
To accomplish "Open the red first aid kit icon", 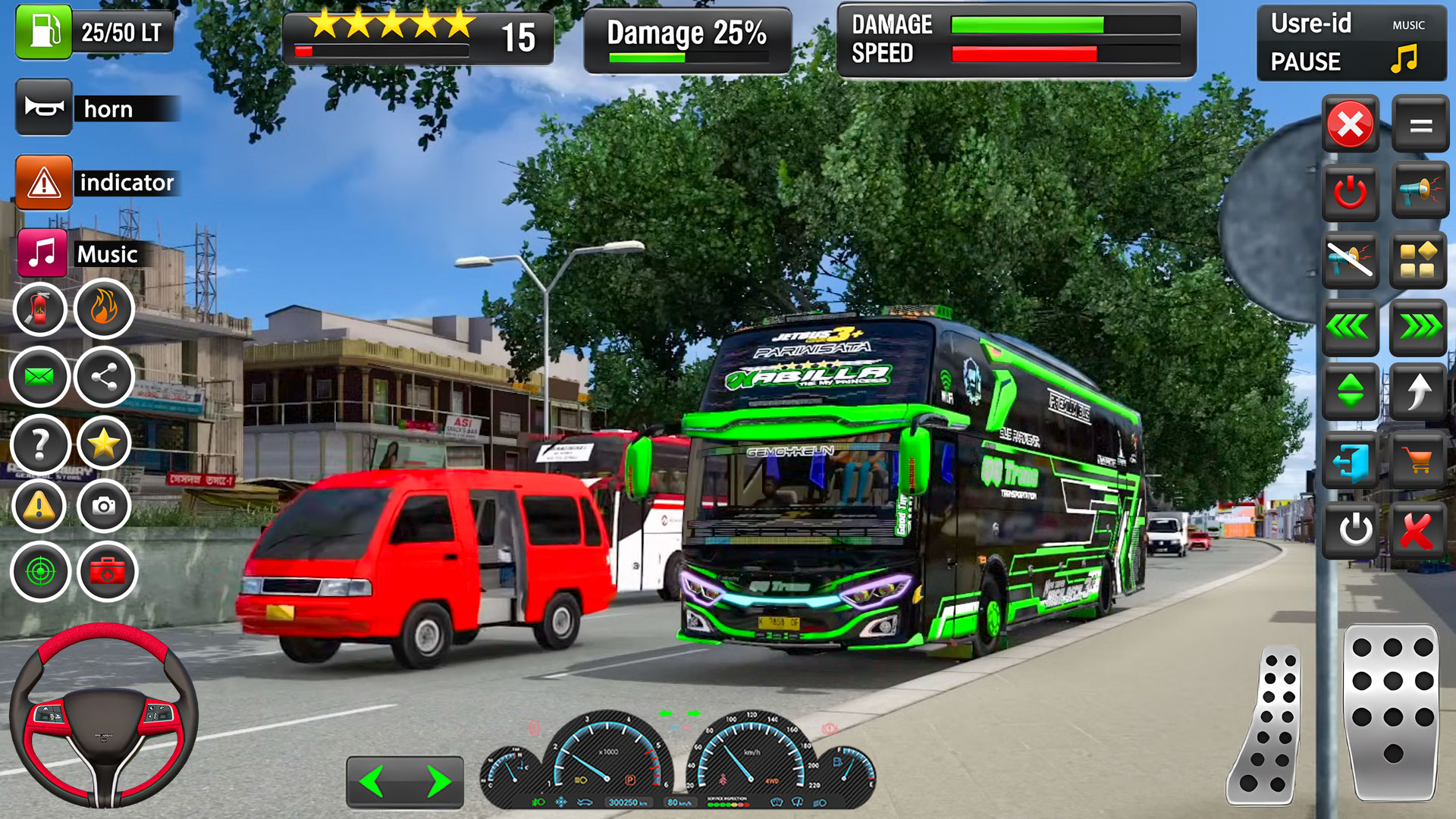I will coord(107,571).
